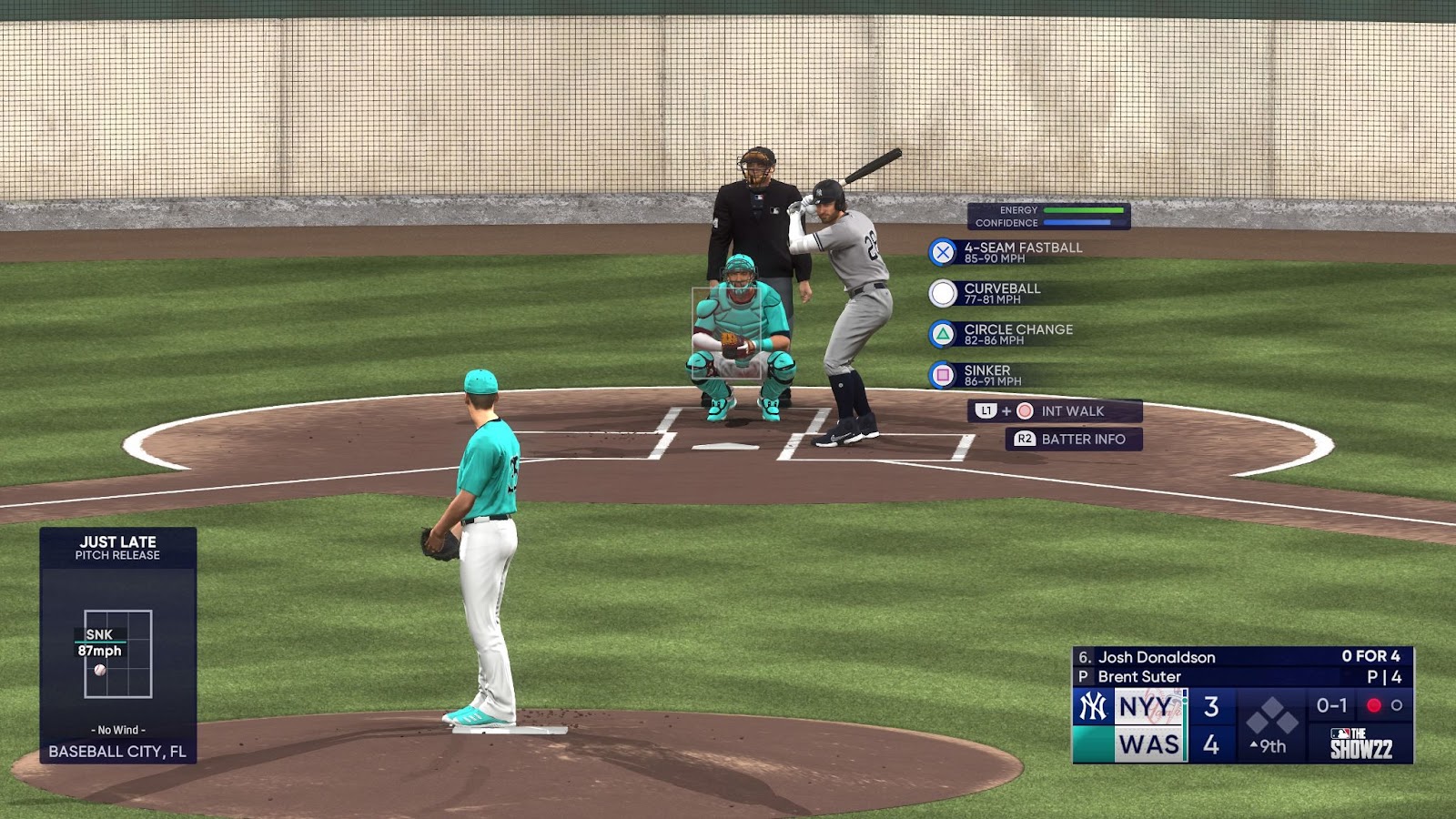Issue an intentional walk via Int Walk
The image size is (1456, 819).
1054,411
